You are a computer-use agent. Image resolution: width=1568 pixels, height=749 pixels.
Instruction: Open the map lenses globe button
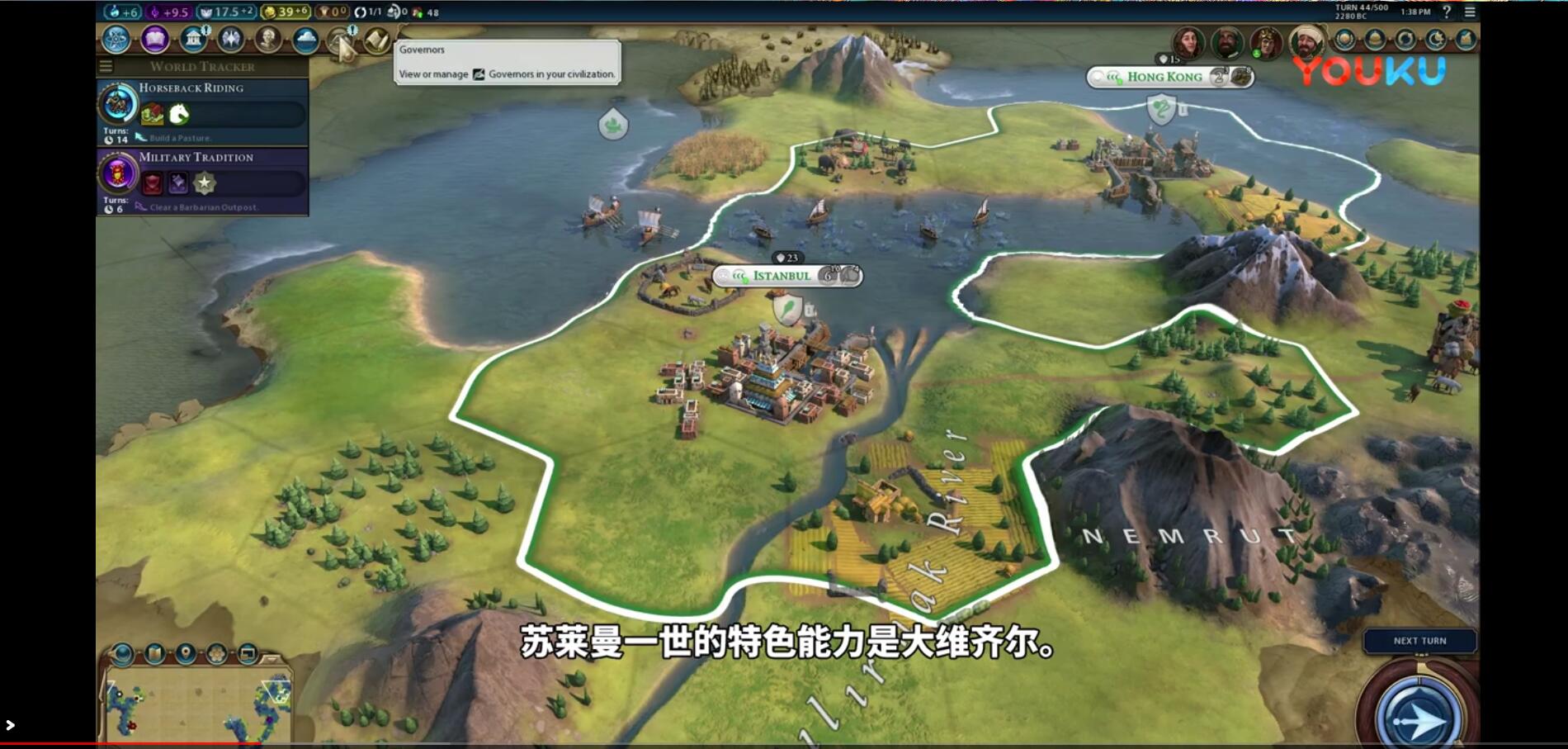click(122, 654)
